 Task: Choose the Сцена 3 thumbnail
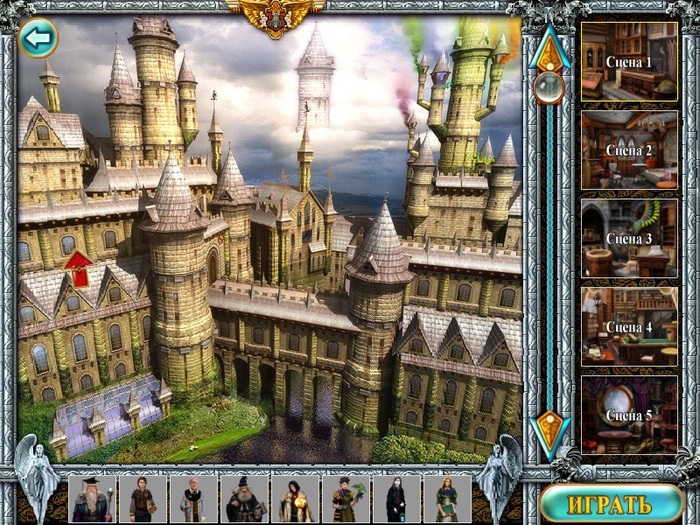tap(629, 238)
